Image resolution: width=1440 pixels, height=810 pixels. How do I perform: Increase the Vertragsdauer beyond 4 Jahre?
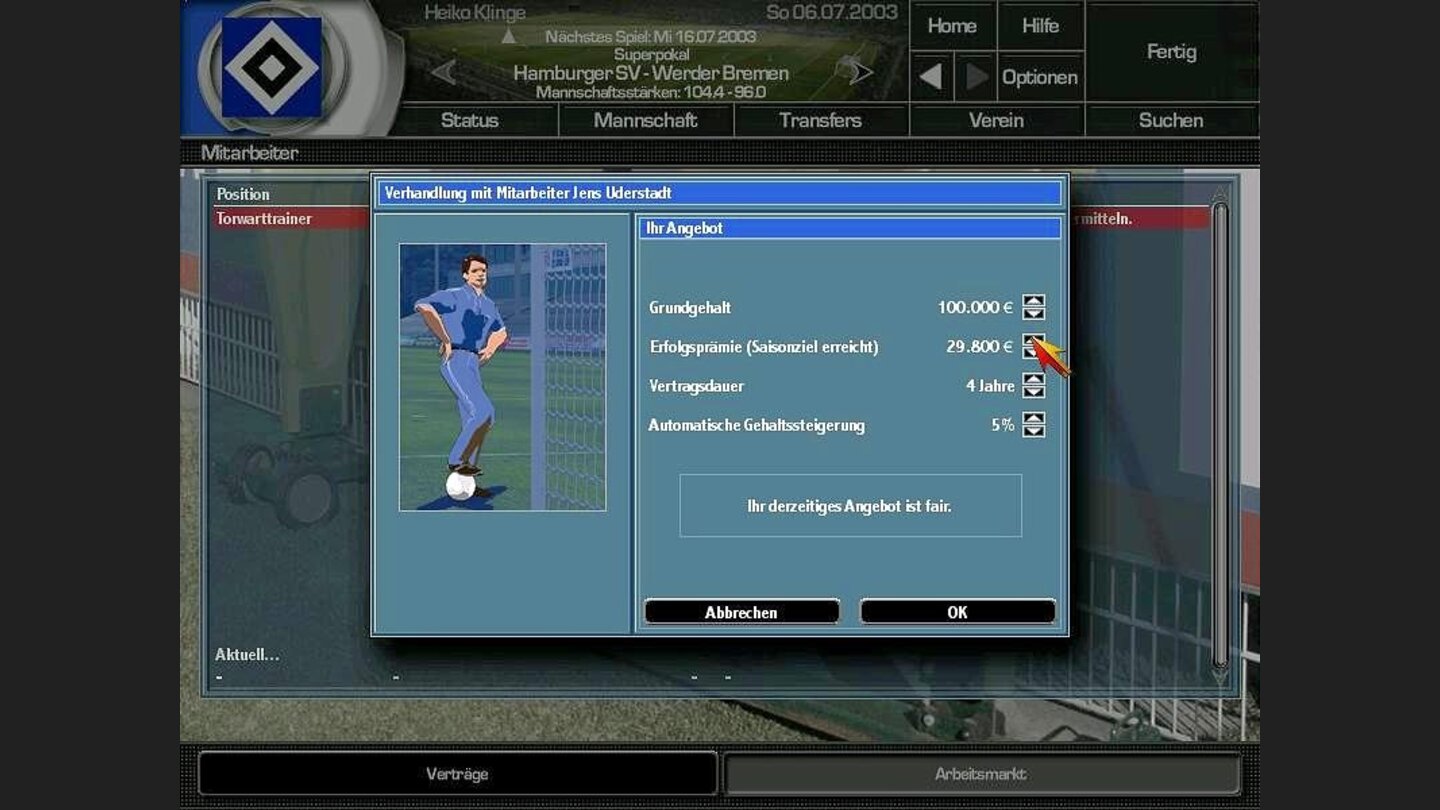click(x=1033, y=381)
